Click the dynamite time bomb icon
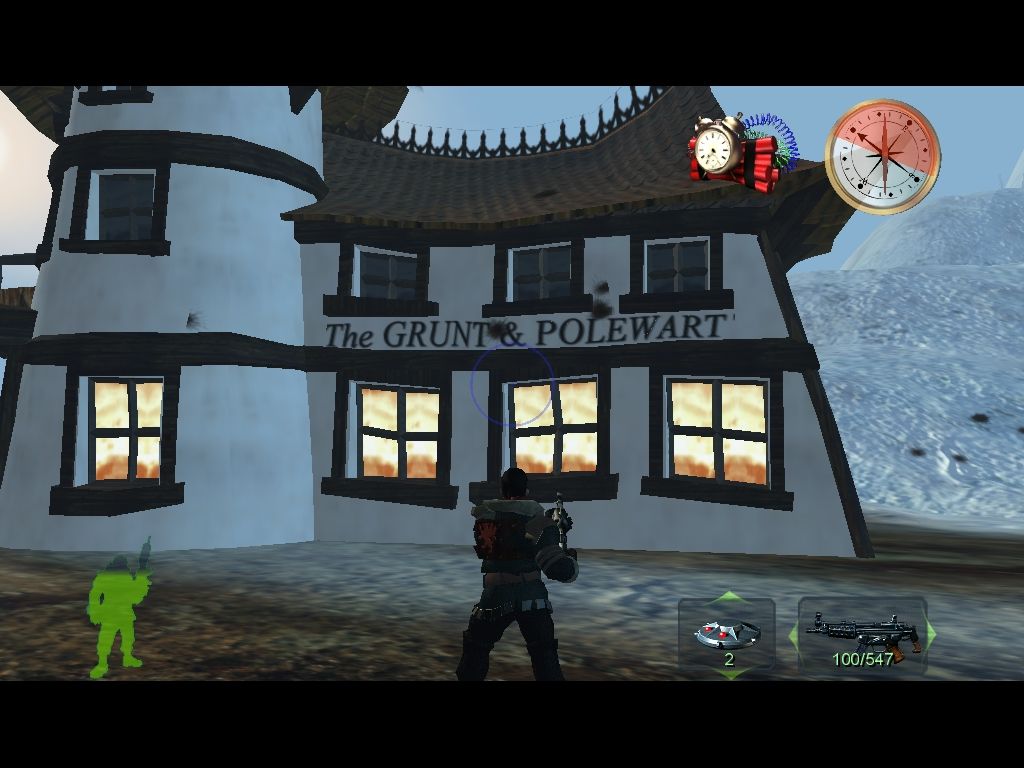The image size is (1024, 768). [x=737, y=152]
